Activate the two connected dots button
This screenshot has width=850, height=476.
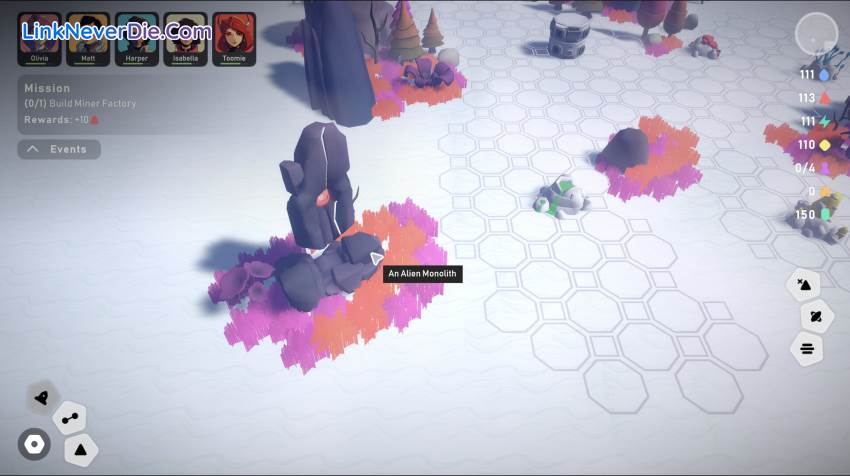tap(70, 418)
